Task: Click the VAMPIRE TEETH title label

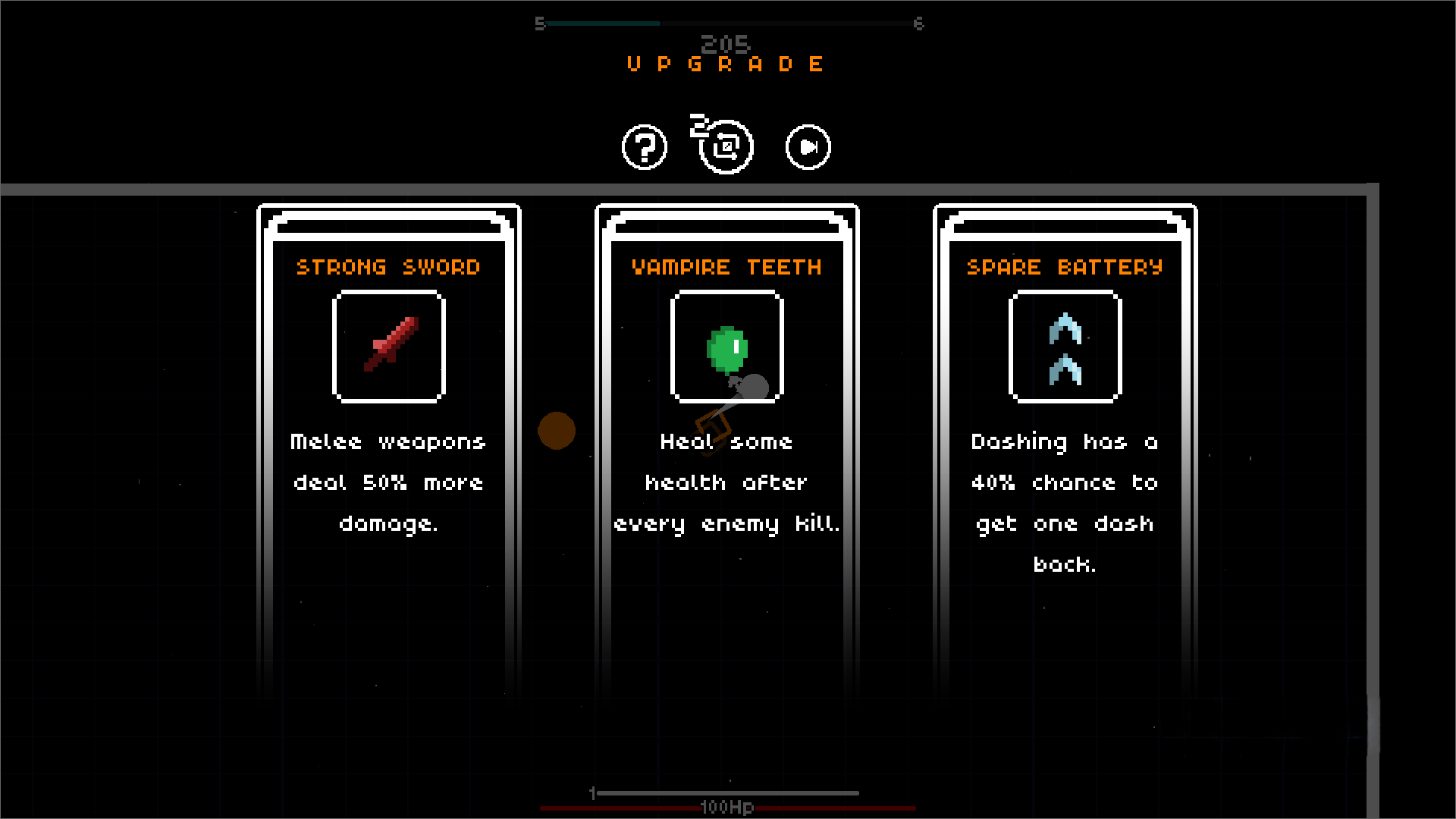Action: [726, 266]
